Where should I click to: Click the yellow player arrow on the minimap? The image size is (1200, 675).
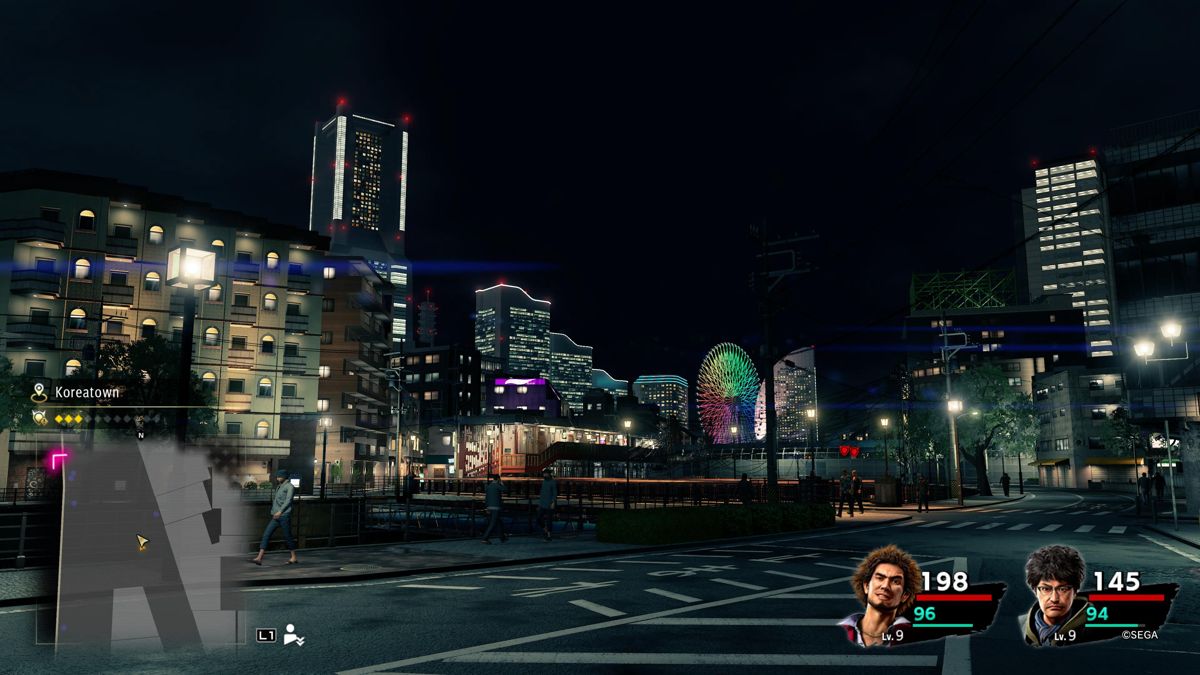click(x=142, y=542)
